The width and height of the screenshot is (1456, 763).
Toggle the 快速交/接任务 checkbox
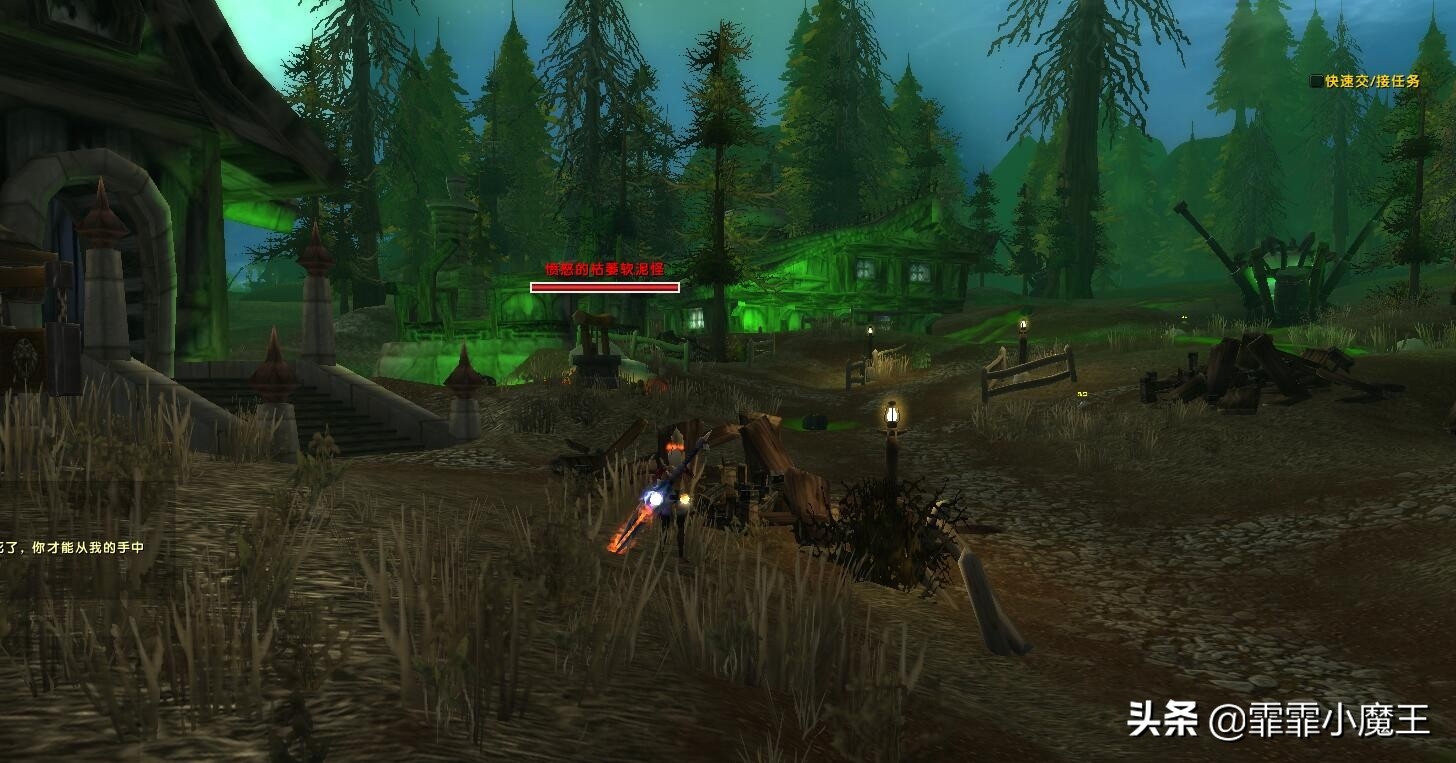(x=1316, y=81)
